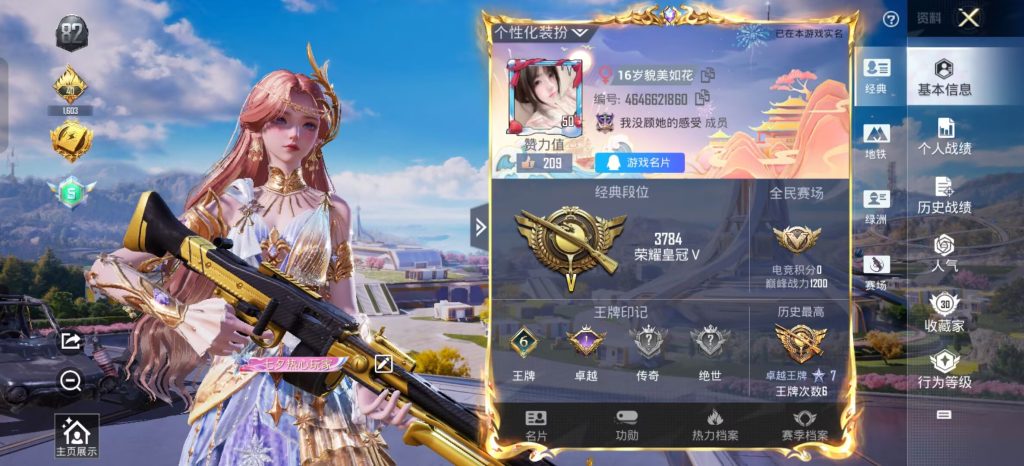
Task: Open 历史战绩 match history
Action: click(x=944, y=195)
